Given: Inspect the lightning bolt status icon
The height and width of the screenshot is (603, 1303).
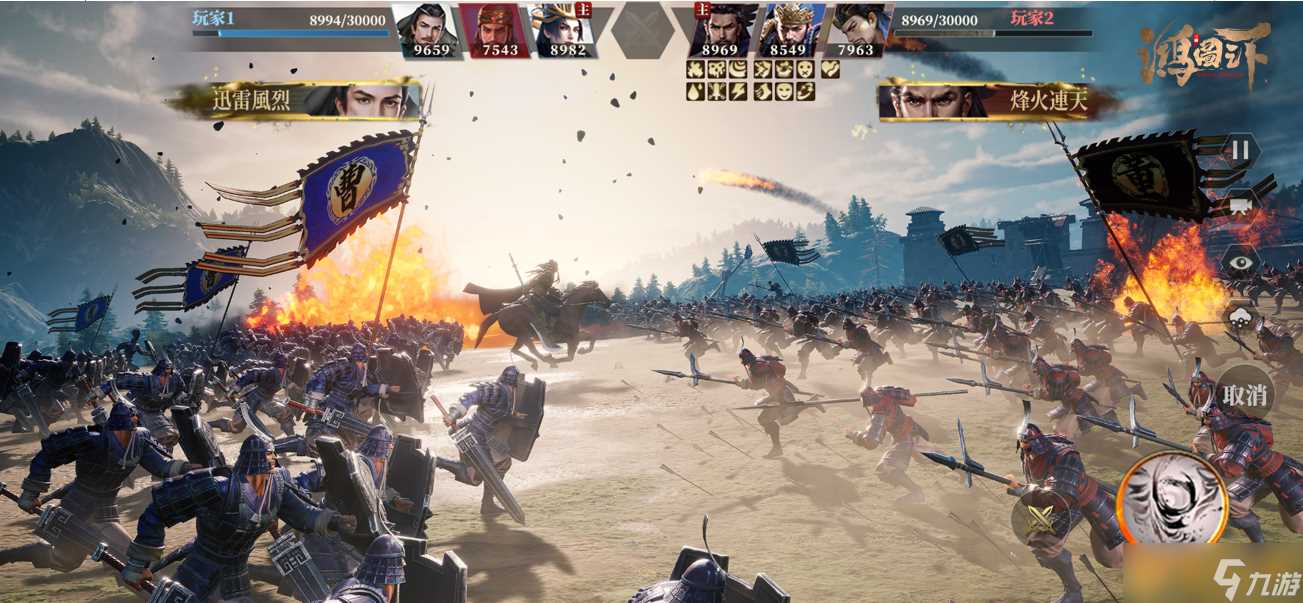Looking at the screenshot, I should 737,91.
